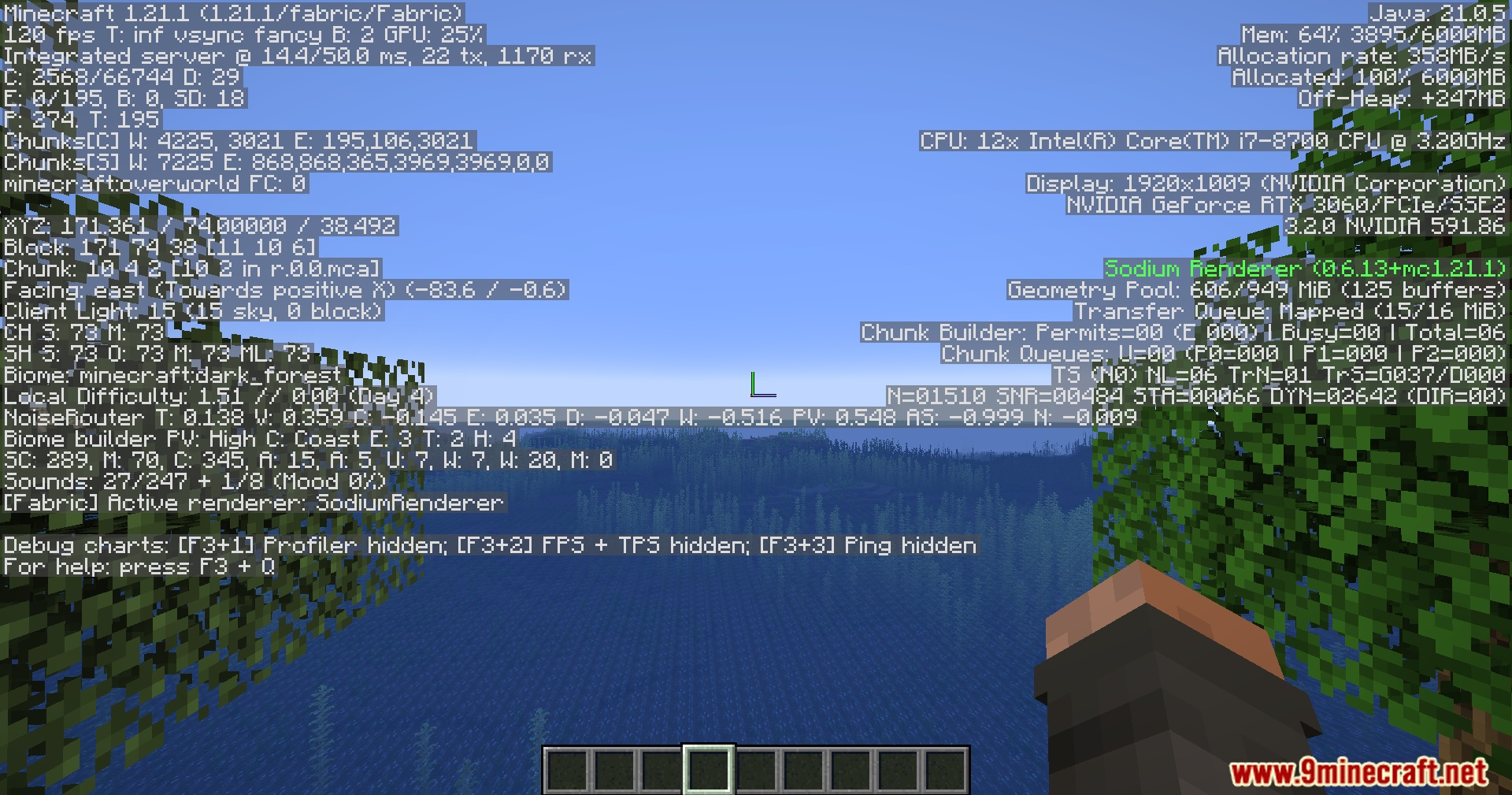Click the vsync indicator in the FPS line
This screenshot has width=1512, height=795.
[201, 35]
